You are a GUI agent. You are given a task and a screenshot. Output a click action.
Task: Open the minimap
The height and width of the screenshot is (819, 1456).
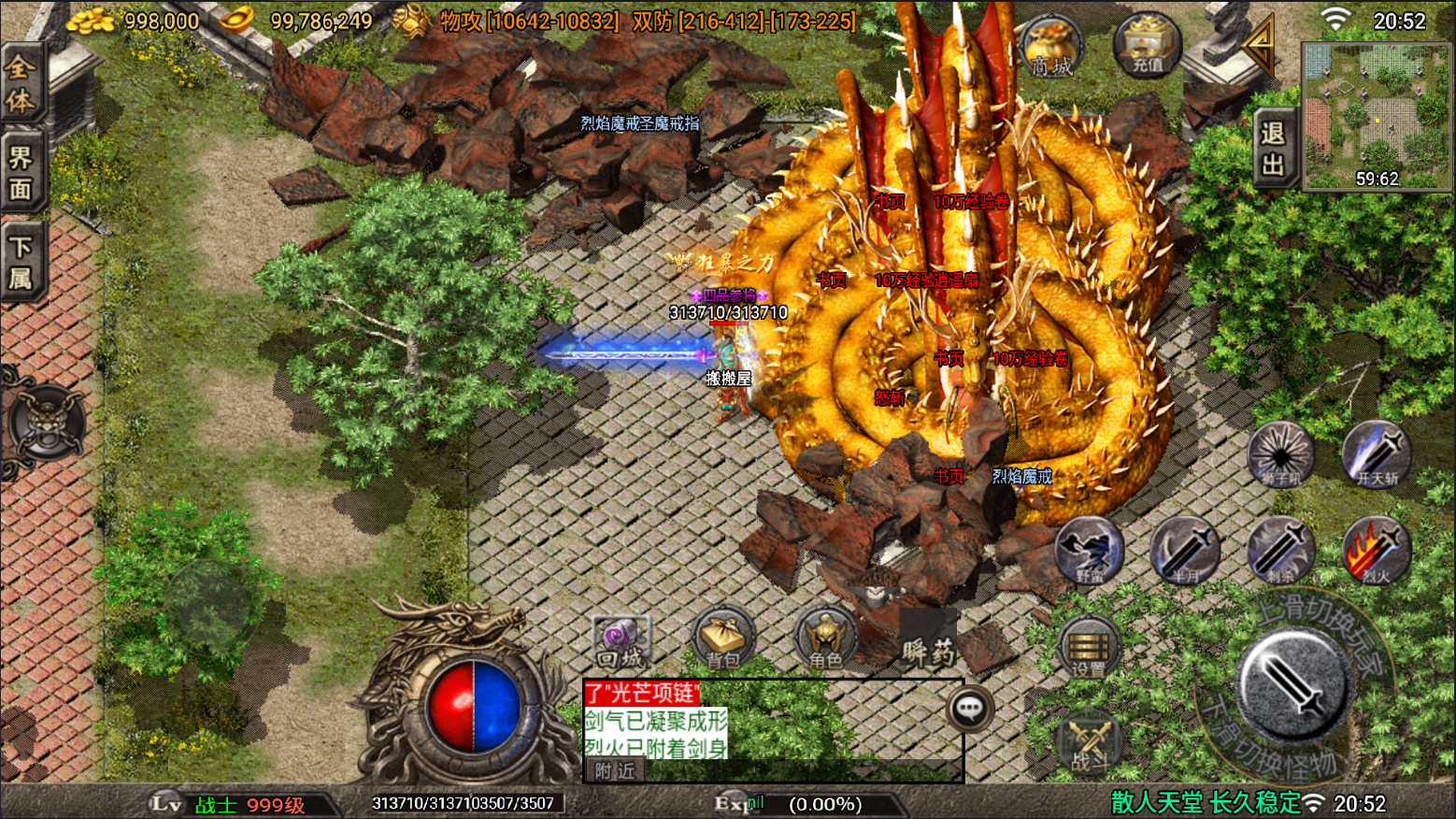pos(1377,115)
